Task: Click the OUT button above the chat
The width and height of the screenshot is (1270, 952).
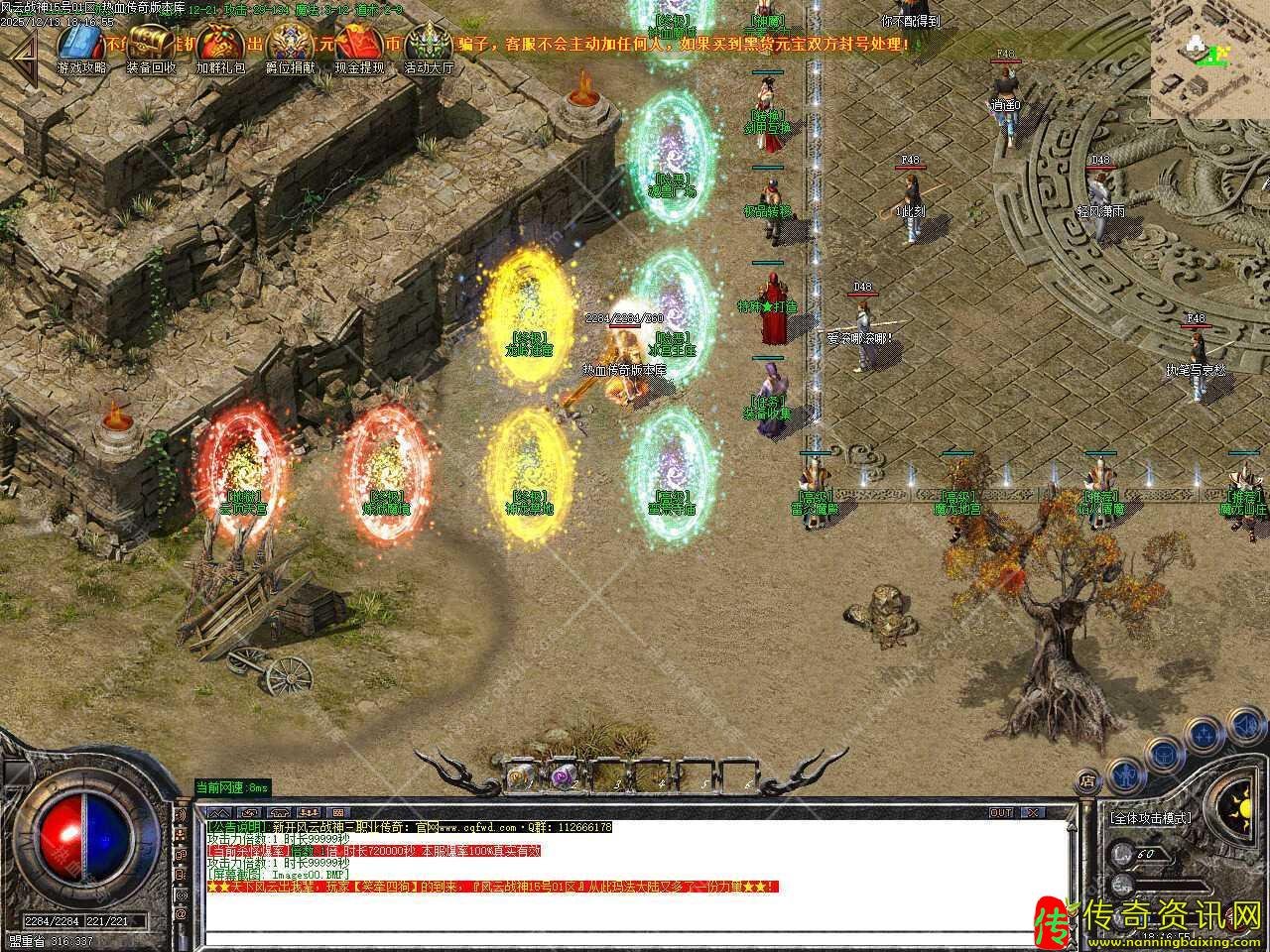Action: click(x=1001, y=813)
